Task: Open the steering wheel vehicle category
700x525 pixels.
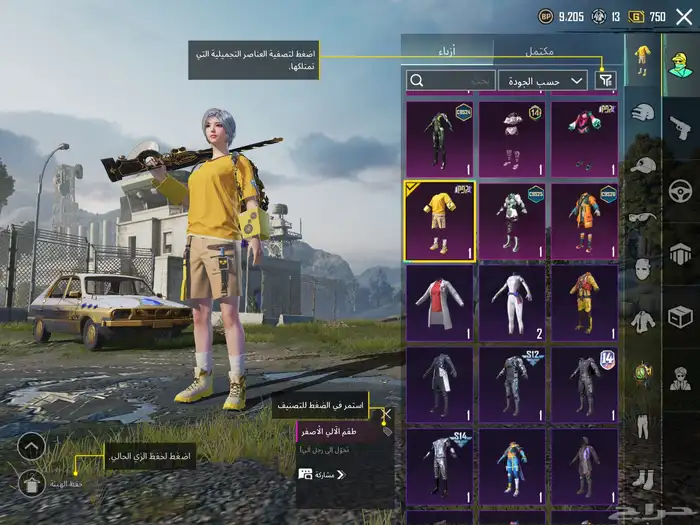Action: point(680,190)
